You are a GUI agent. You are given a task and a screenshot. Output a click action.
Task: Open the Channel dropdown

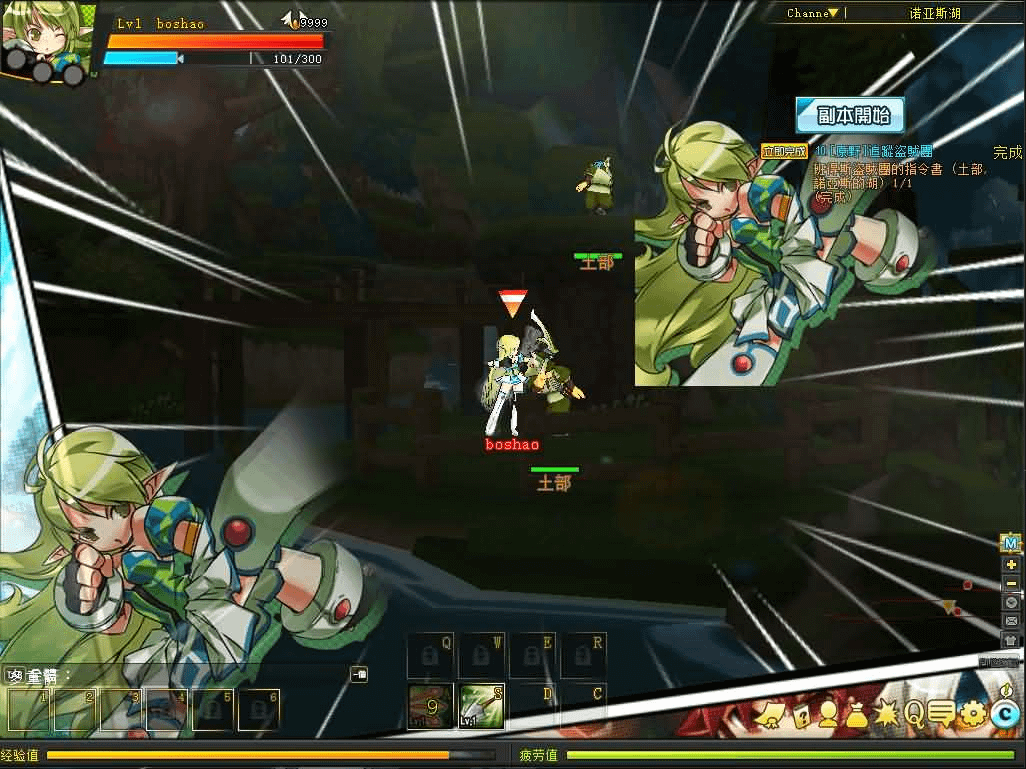813,13
